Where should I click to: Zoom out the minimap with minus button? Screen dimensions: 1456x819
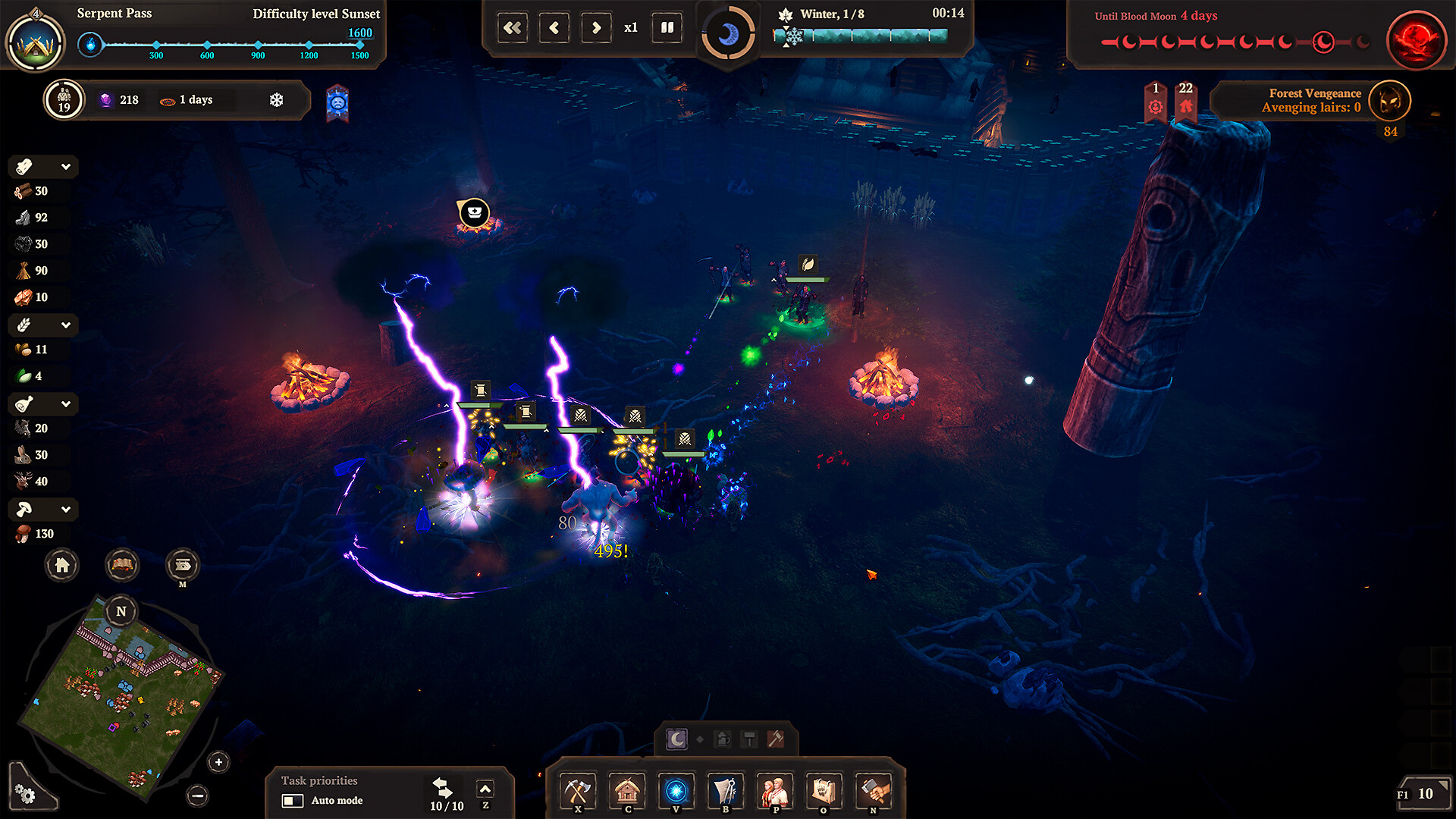click(198, 795)
